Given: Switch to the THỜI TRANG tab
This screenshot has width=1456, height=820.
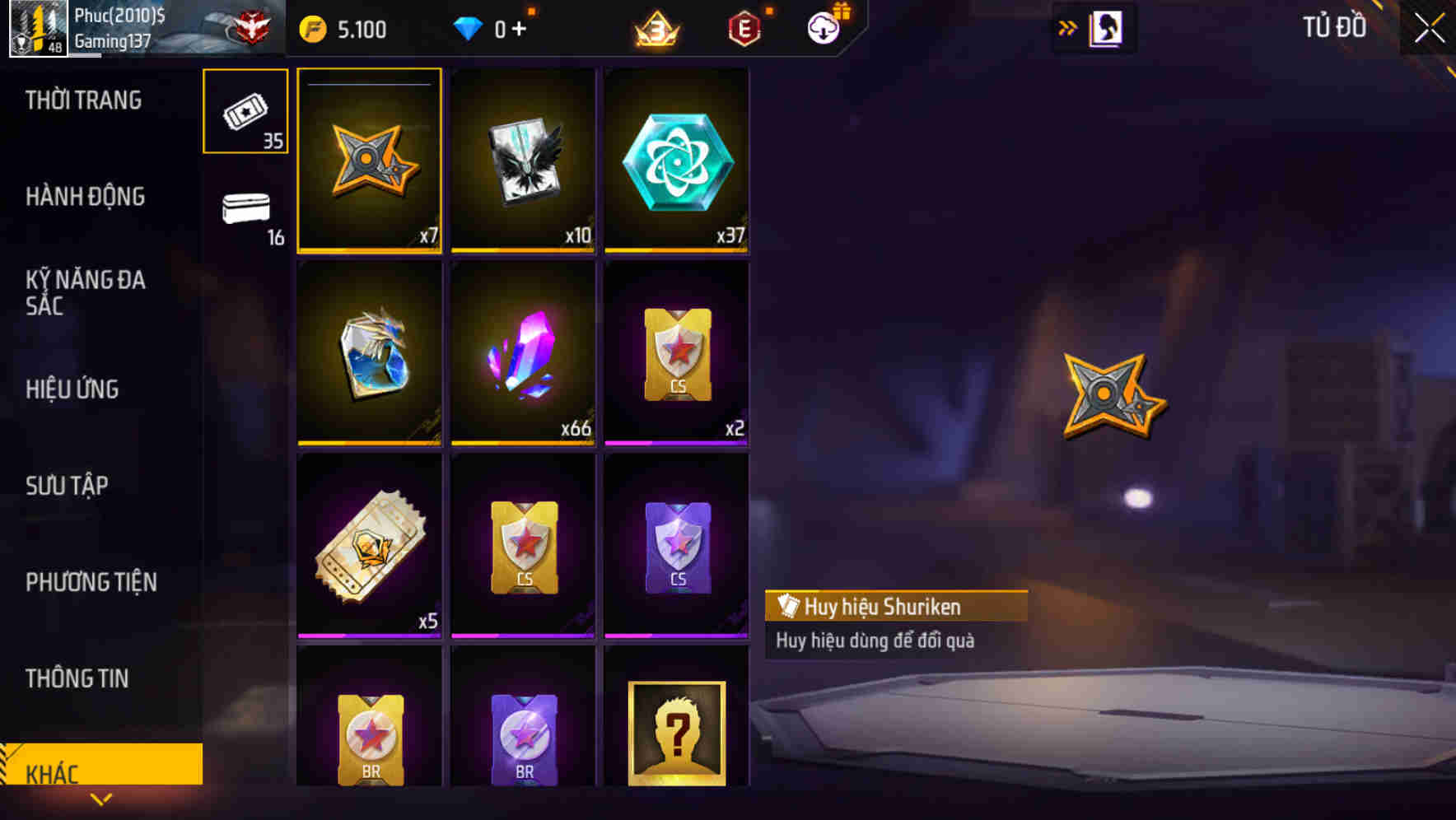Looking at the screenshot, I should 85,100.
